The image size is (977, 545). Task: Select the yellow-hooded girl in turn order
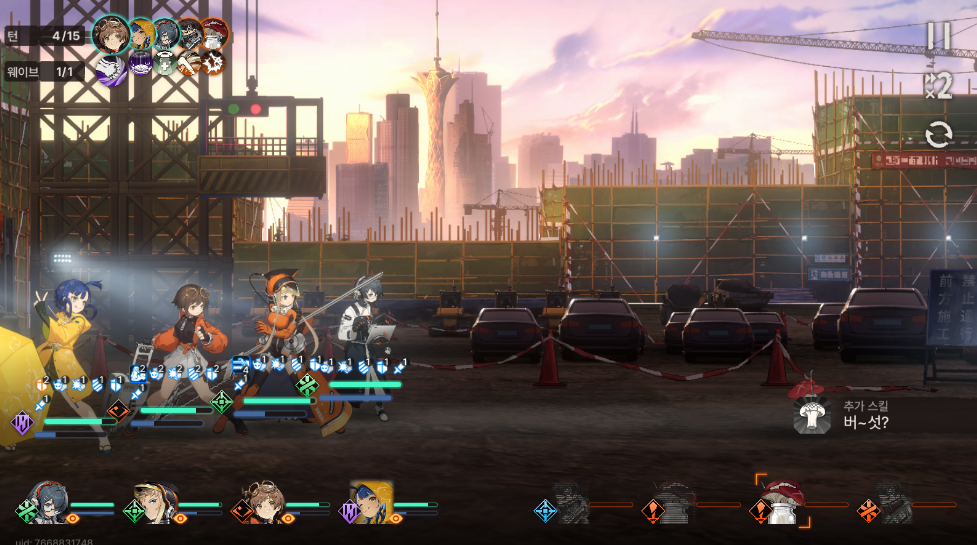[141, 34]
